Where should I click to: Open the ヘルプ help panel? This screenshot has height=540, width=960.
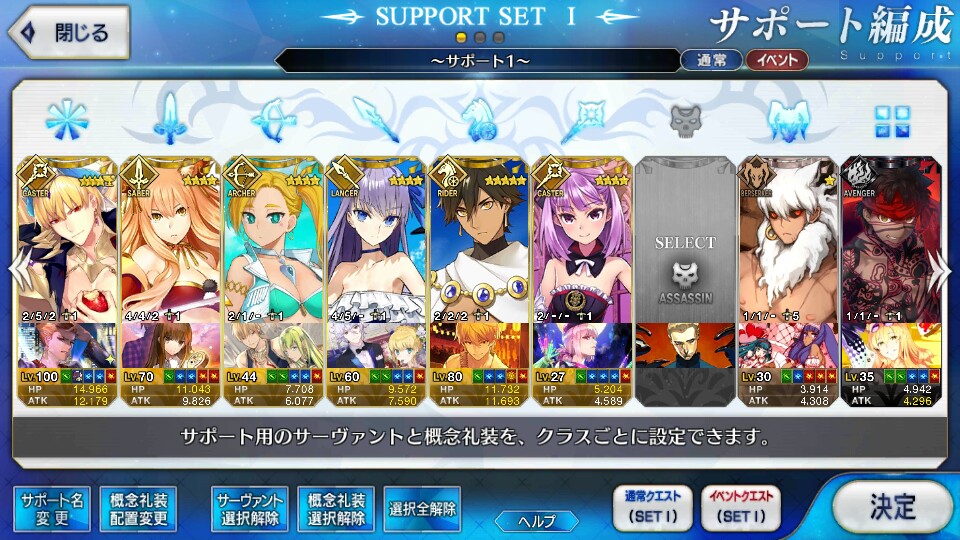pyautogui.click(x=536, y=520)
